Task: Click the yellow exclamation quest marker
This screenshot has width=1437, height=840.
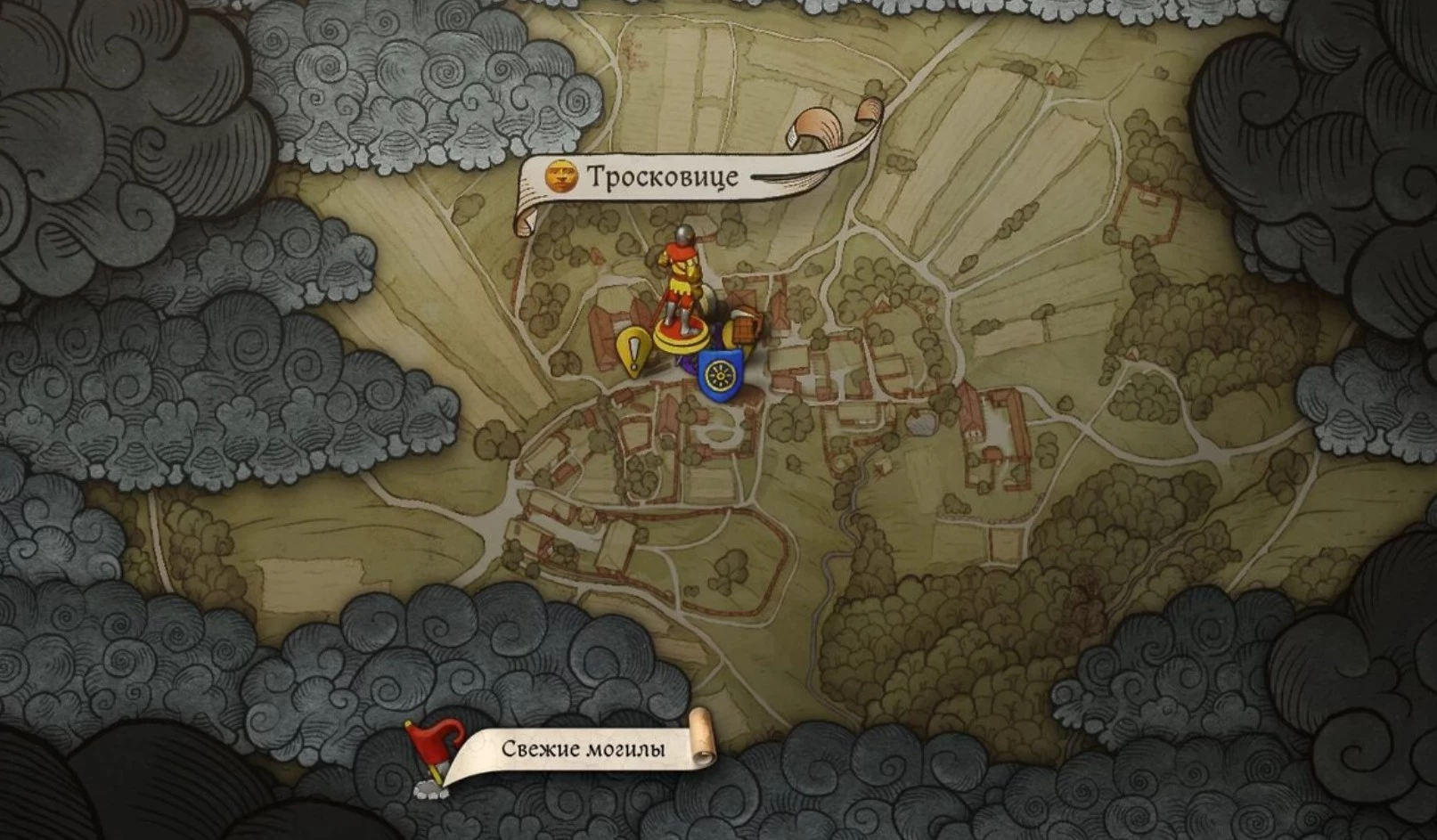Action: (633, 352)
